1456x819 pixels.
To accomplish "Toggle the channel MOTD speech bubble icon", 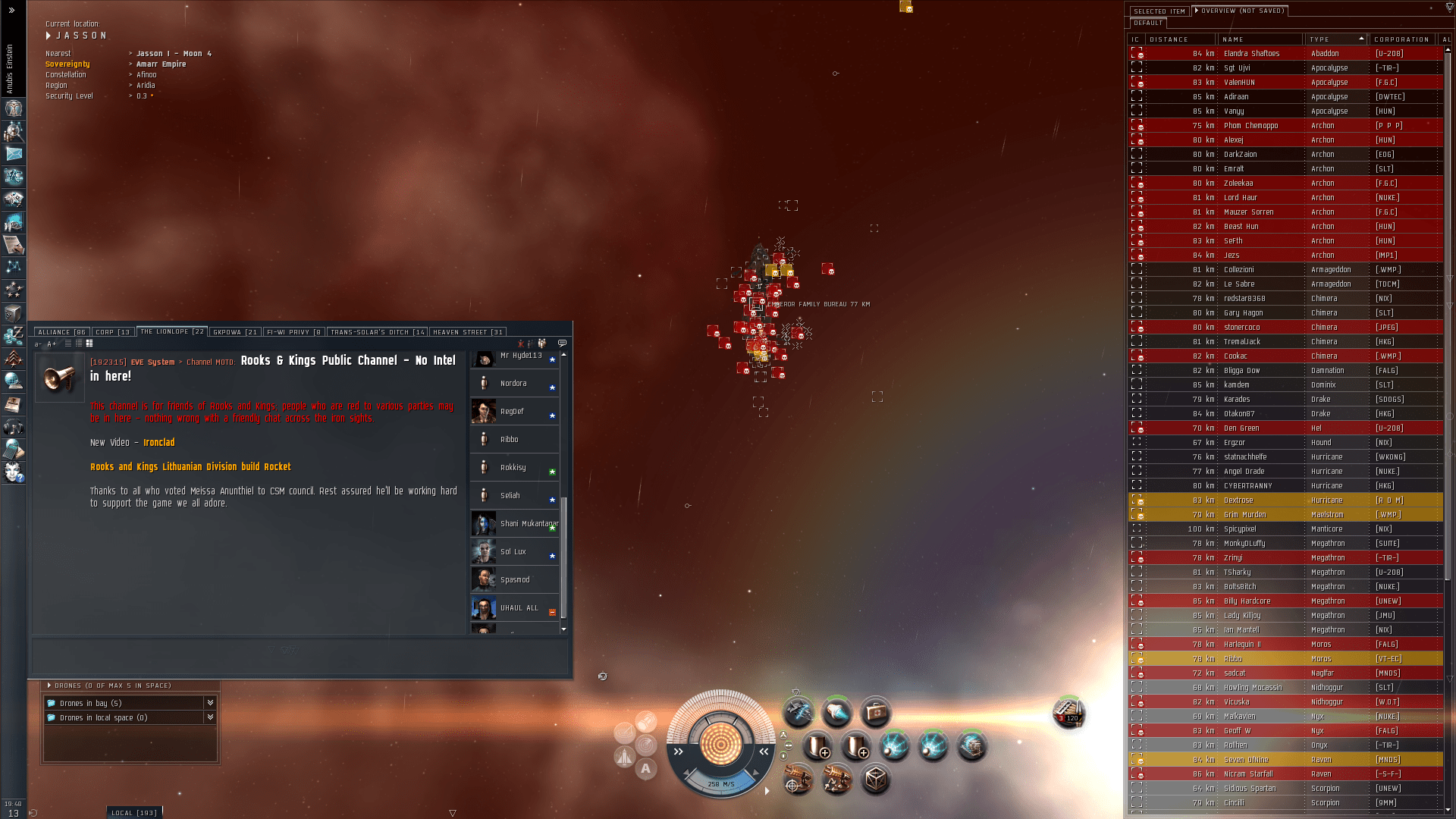I will 563,343.
